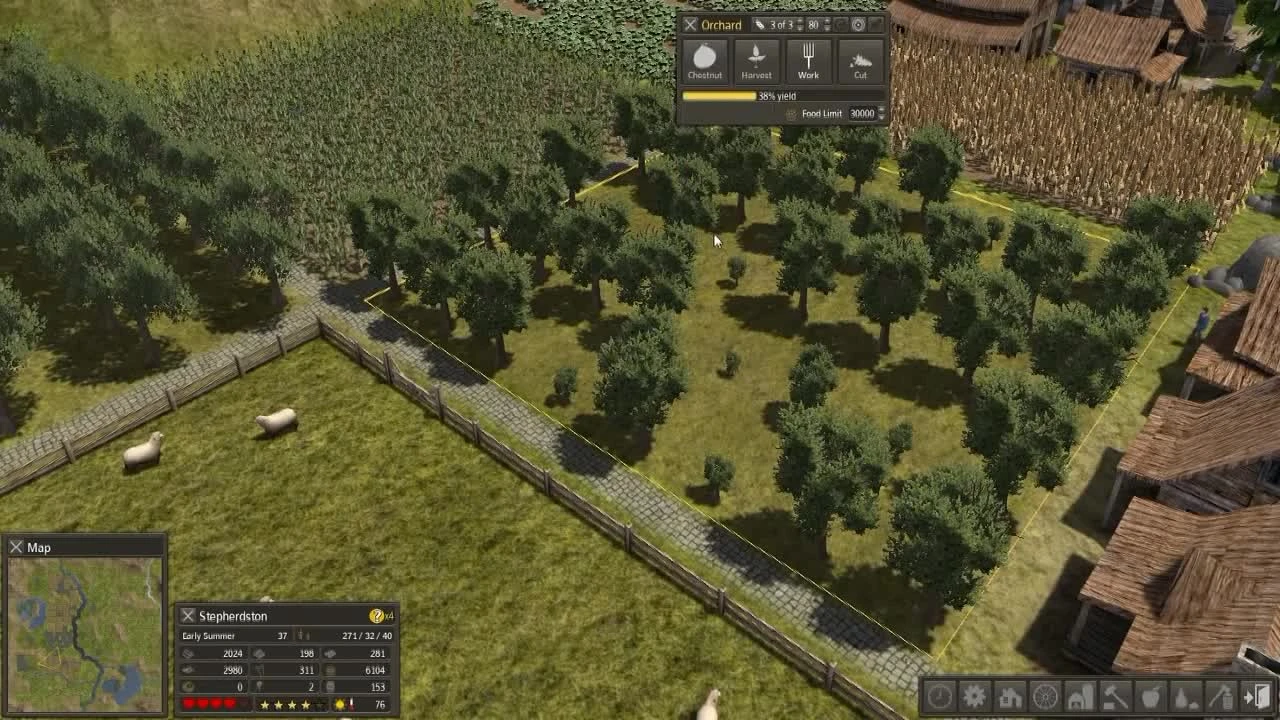Image resolution: width=1280 pixels, height=720 pixels.
Task: Open storage and trade menu via barn icon
Action: (1080, 698)
